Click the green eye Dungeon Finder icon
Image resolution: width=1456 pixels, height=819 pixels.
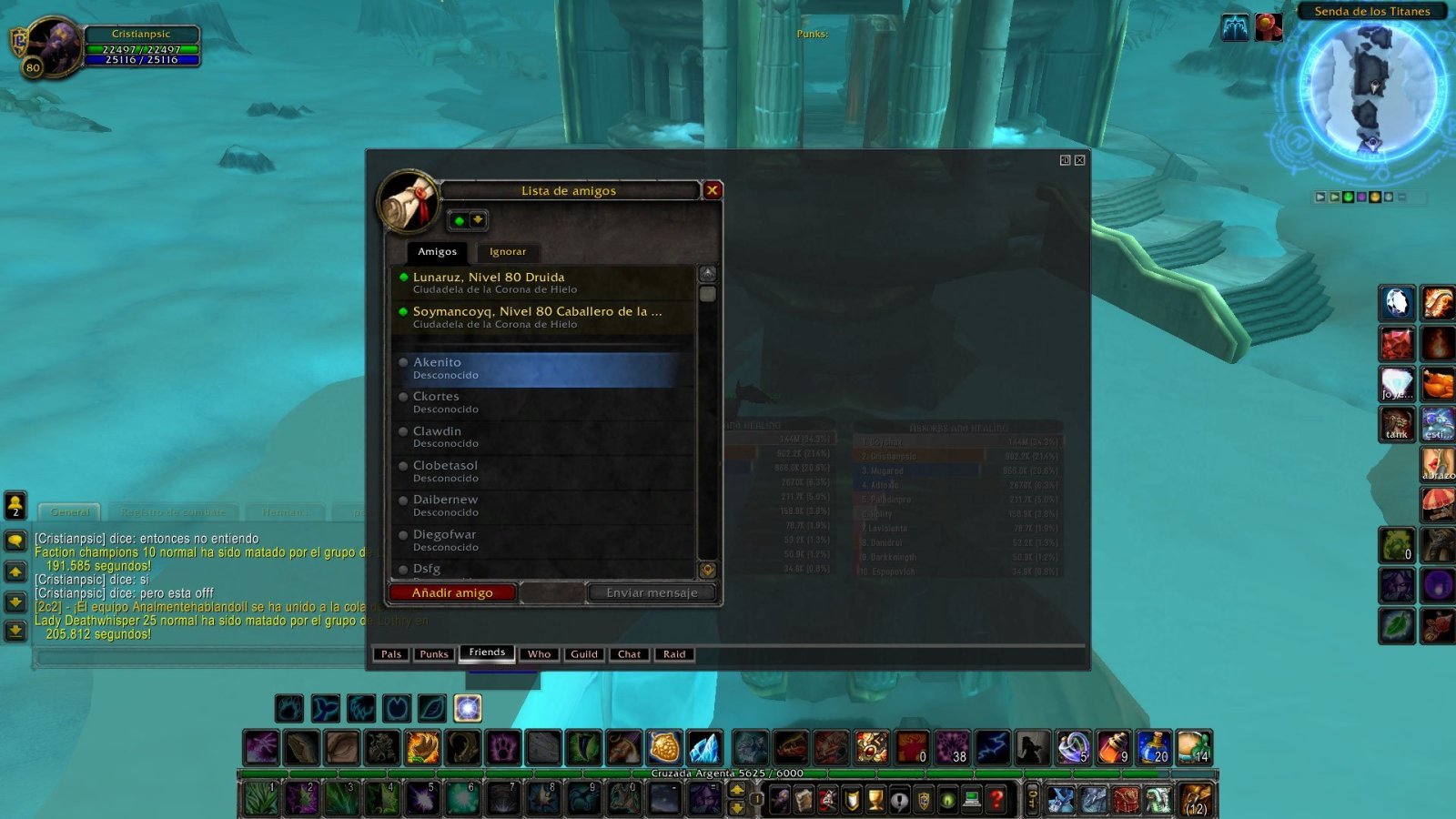pos(946,799)
